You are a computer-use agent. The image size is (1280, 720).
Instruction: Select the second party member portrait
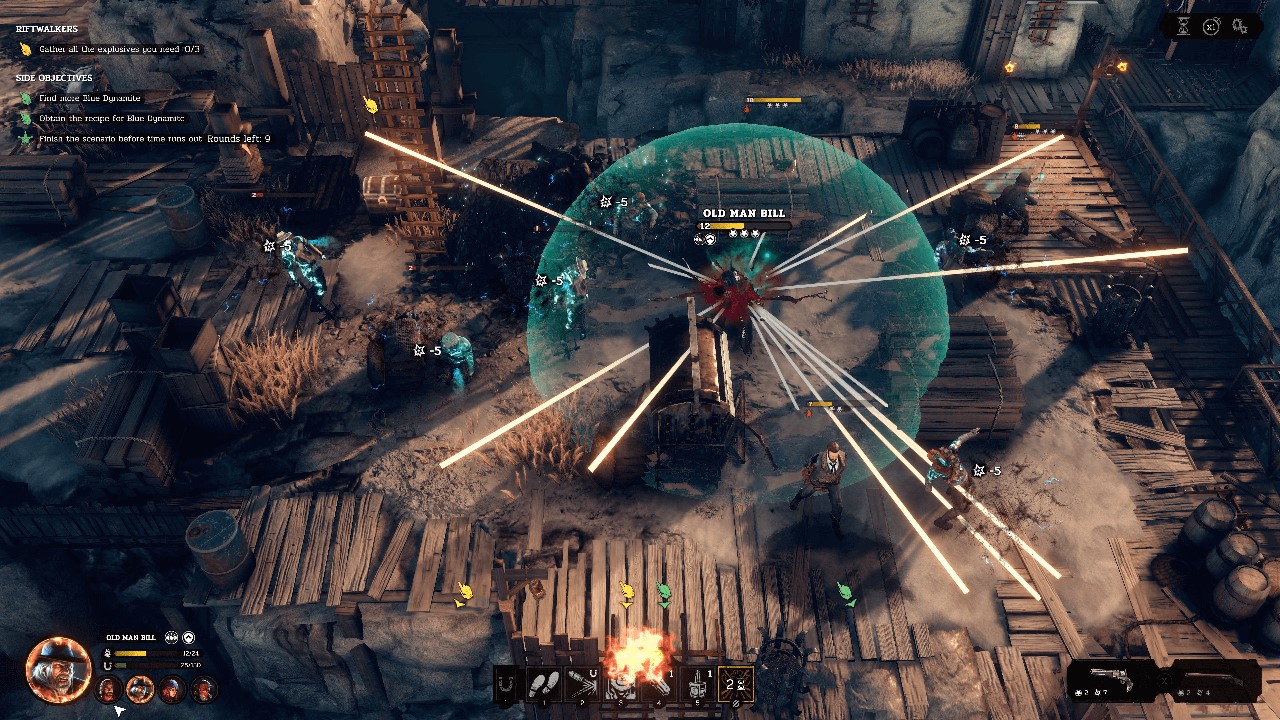138,689
